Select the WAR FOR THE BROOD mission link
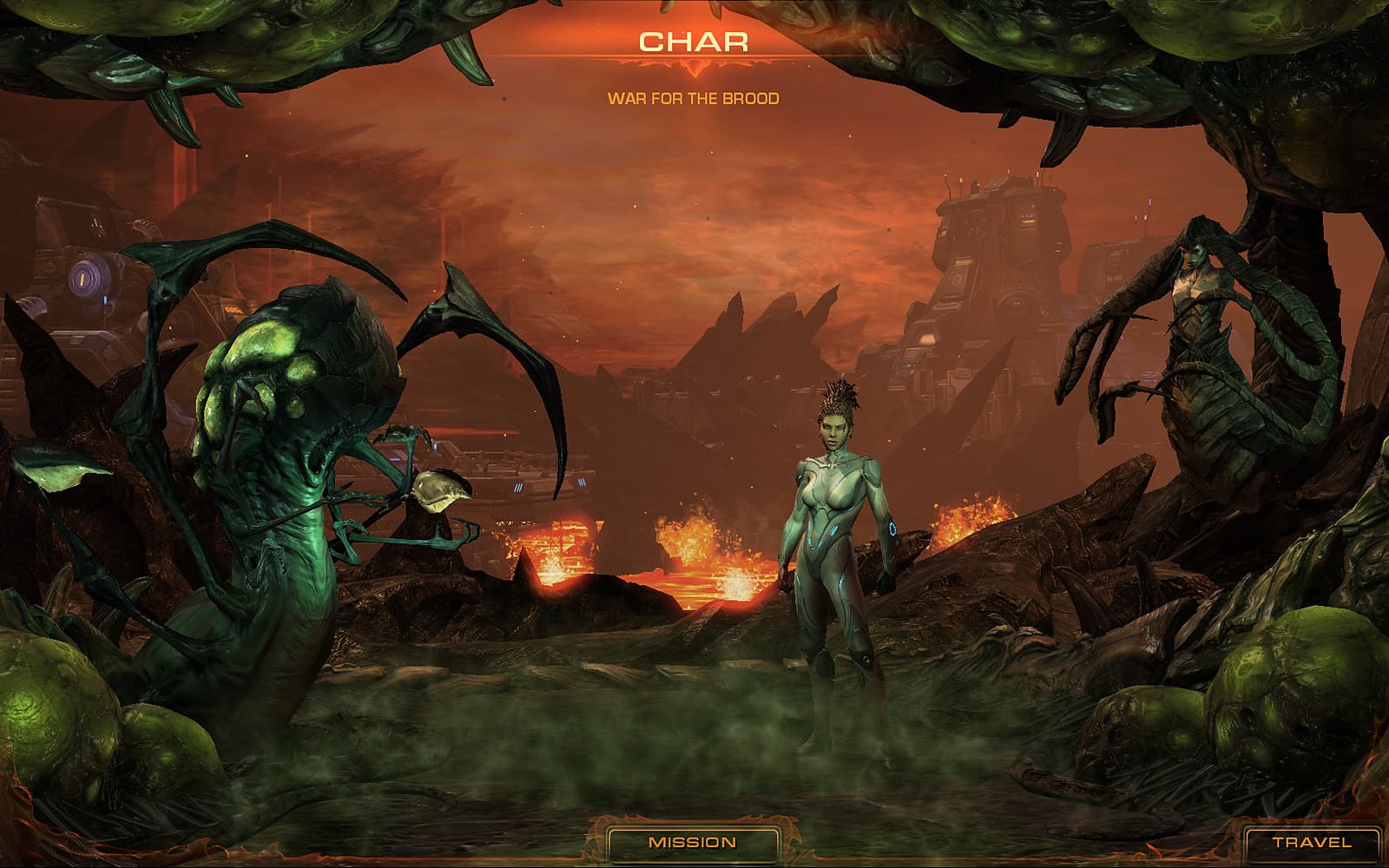This screenshot has width=1389, height=868. pyautogui.click(x=694, y=98)
